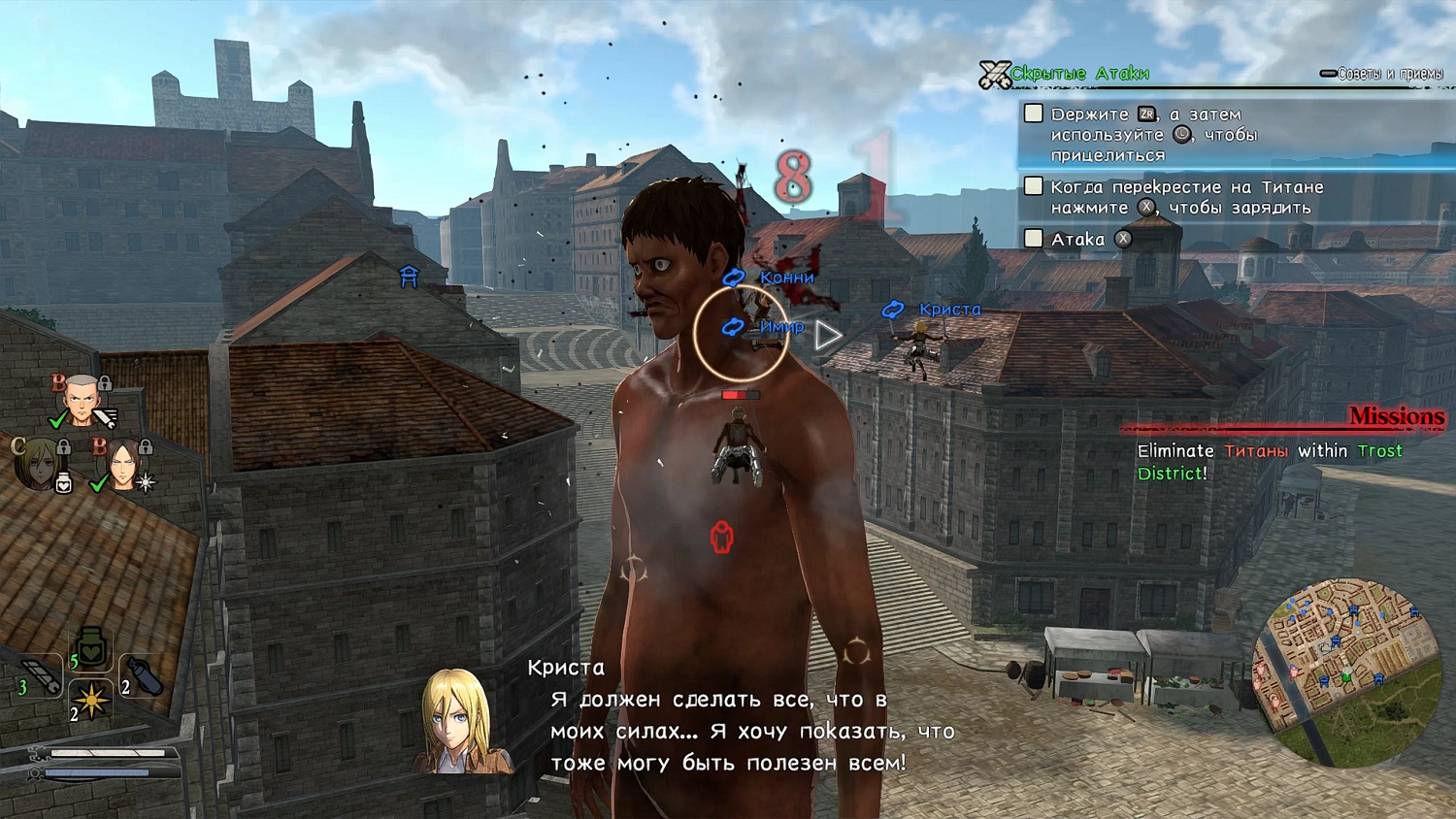Click the ODM icon beside the blue gas gauge
1456x819 pixels.
point(33,774)
